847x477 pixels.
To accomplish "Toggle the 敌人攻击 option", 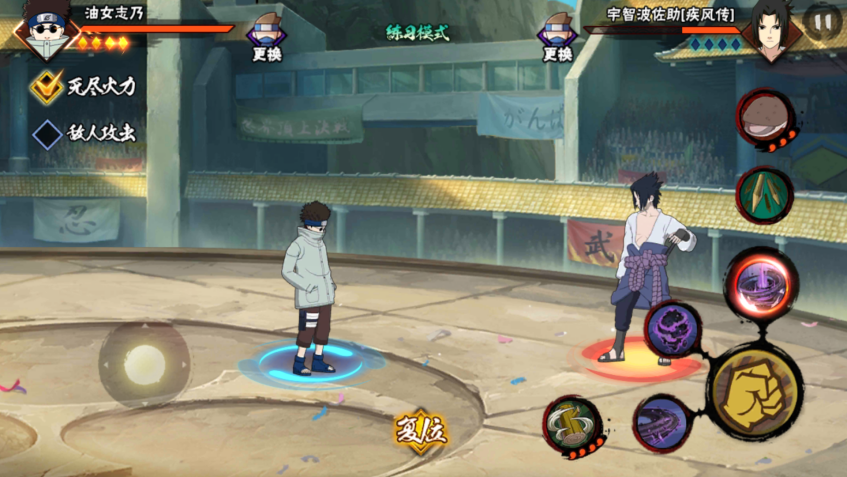I will (x=47, y=134).
